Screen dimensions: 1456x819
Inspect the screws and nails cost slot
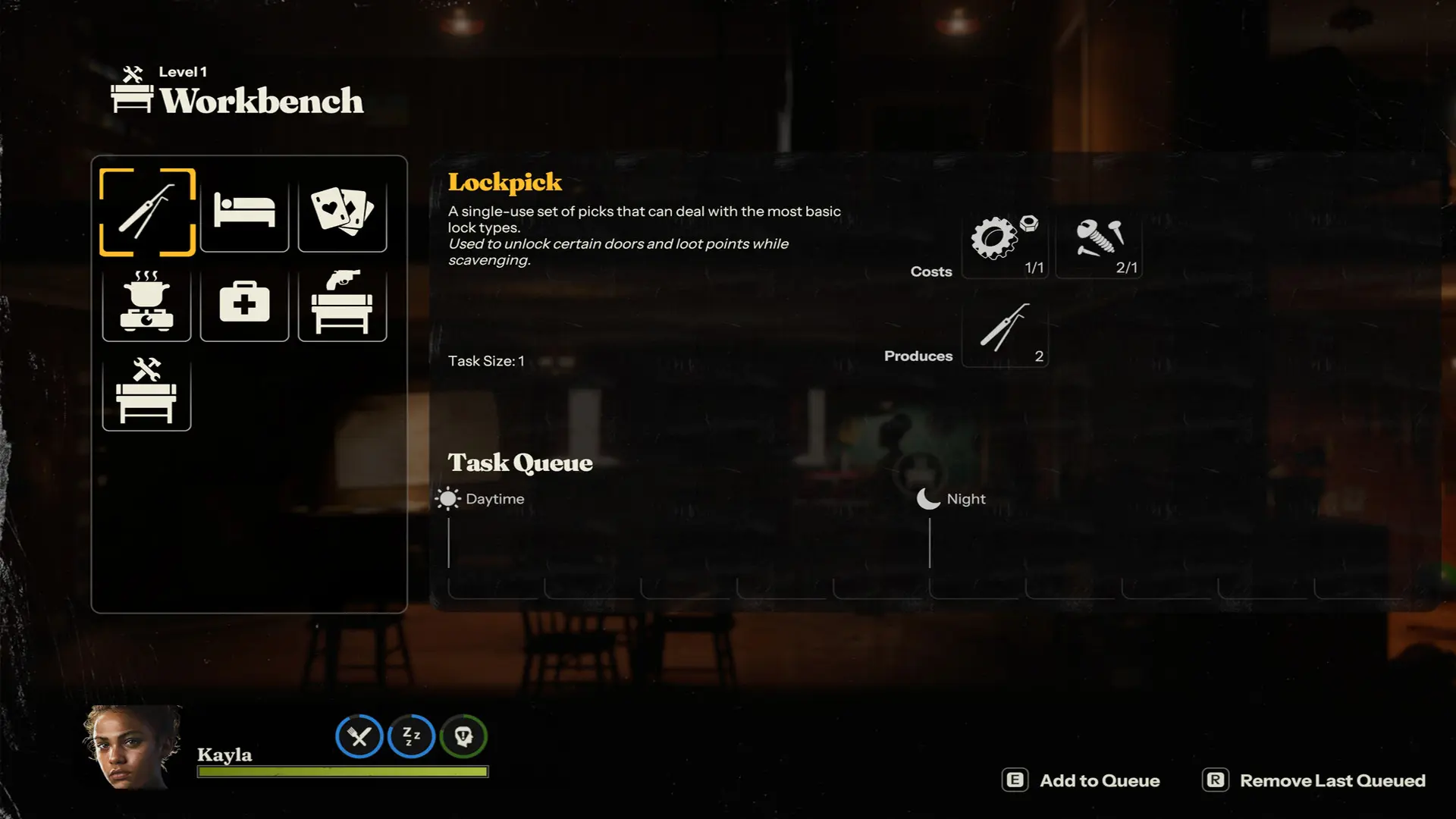coord(1099,244)
